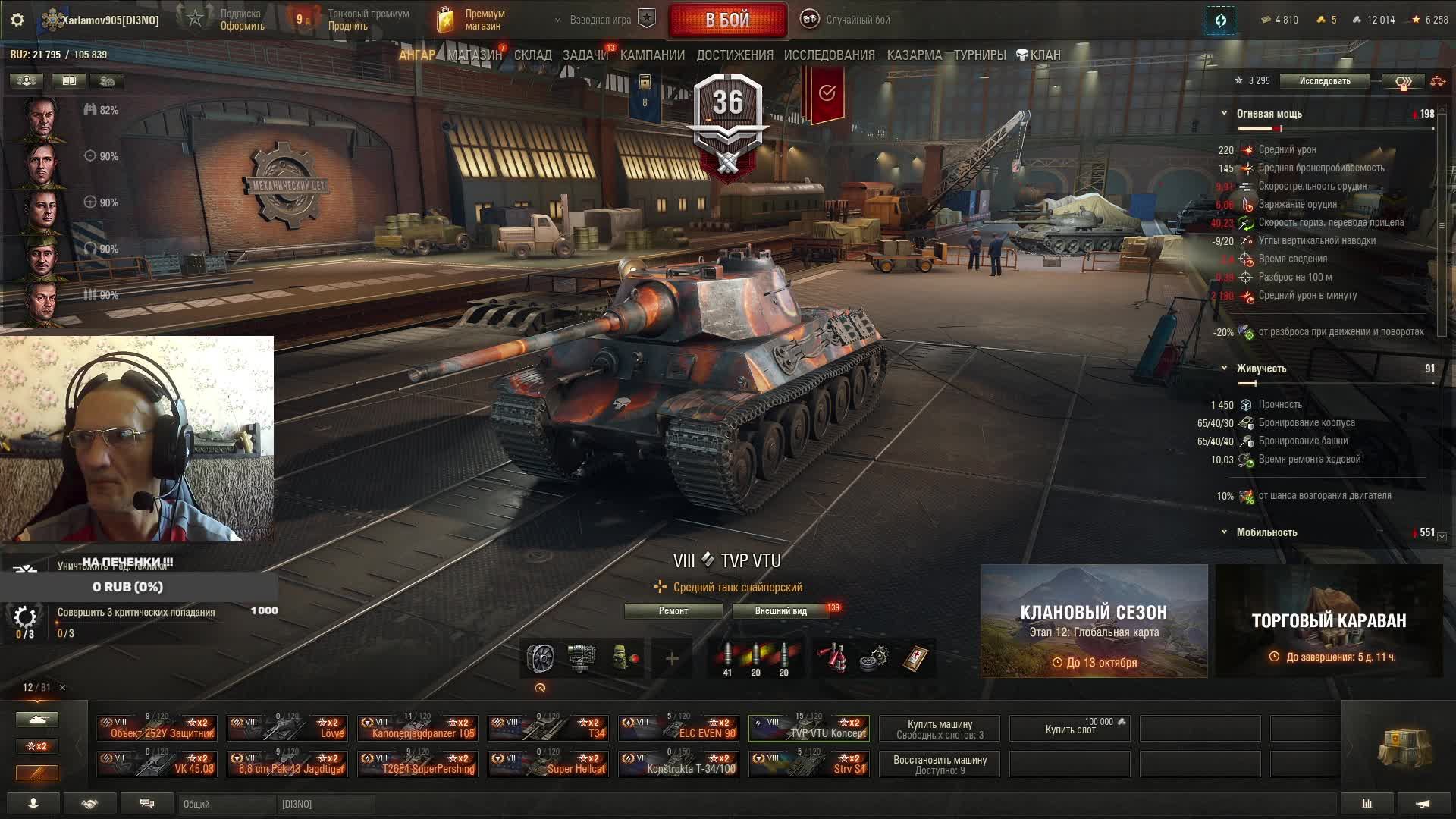The width and height of the screenshot is (1456, 819).
Task: Open the Клановый сезон banner
Action: pyautogui.click(x=1094, y=621)
